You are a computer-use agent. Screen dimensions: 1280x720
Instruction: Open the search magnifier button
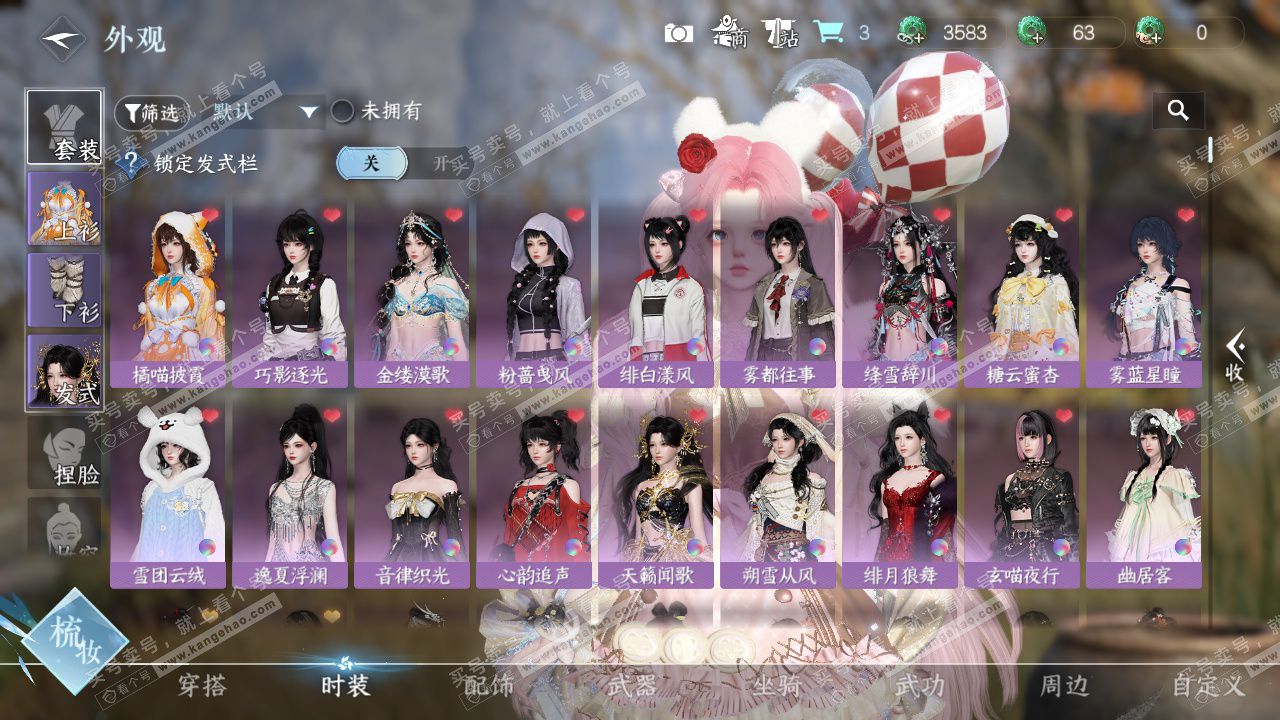(x=1178, y=111)
